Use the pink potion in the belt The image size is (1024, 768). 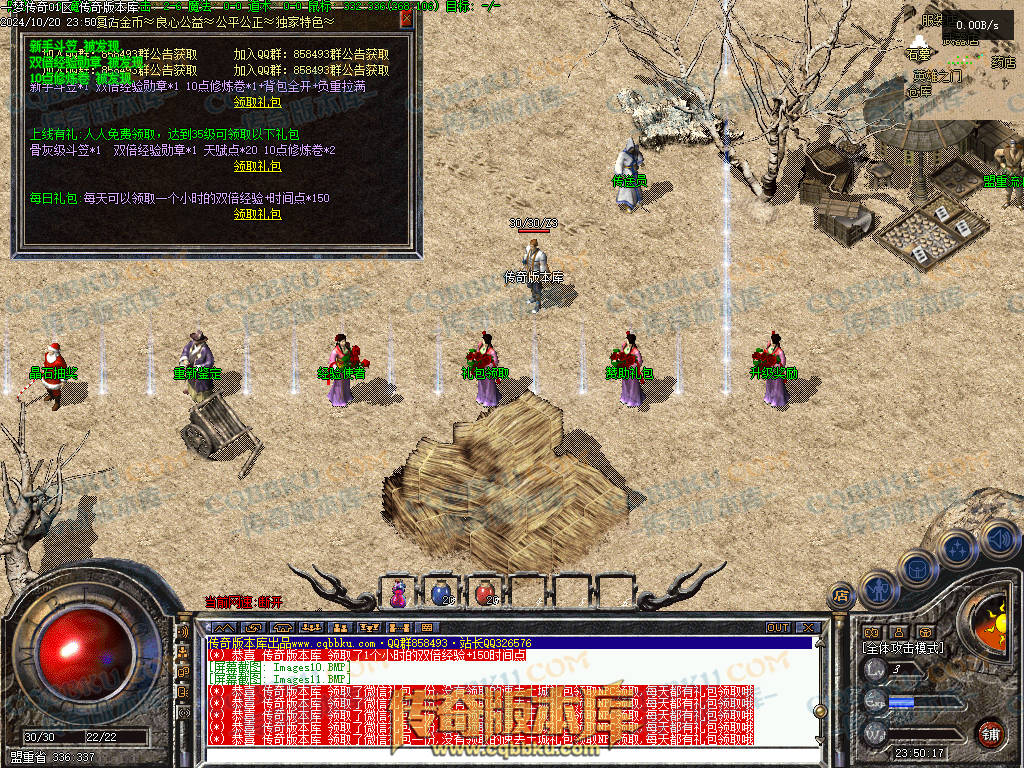pos(398,592)
